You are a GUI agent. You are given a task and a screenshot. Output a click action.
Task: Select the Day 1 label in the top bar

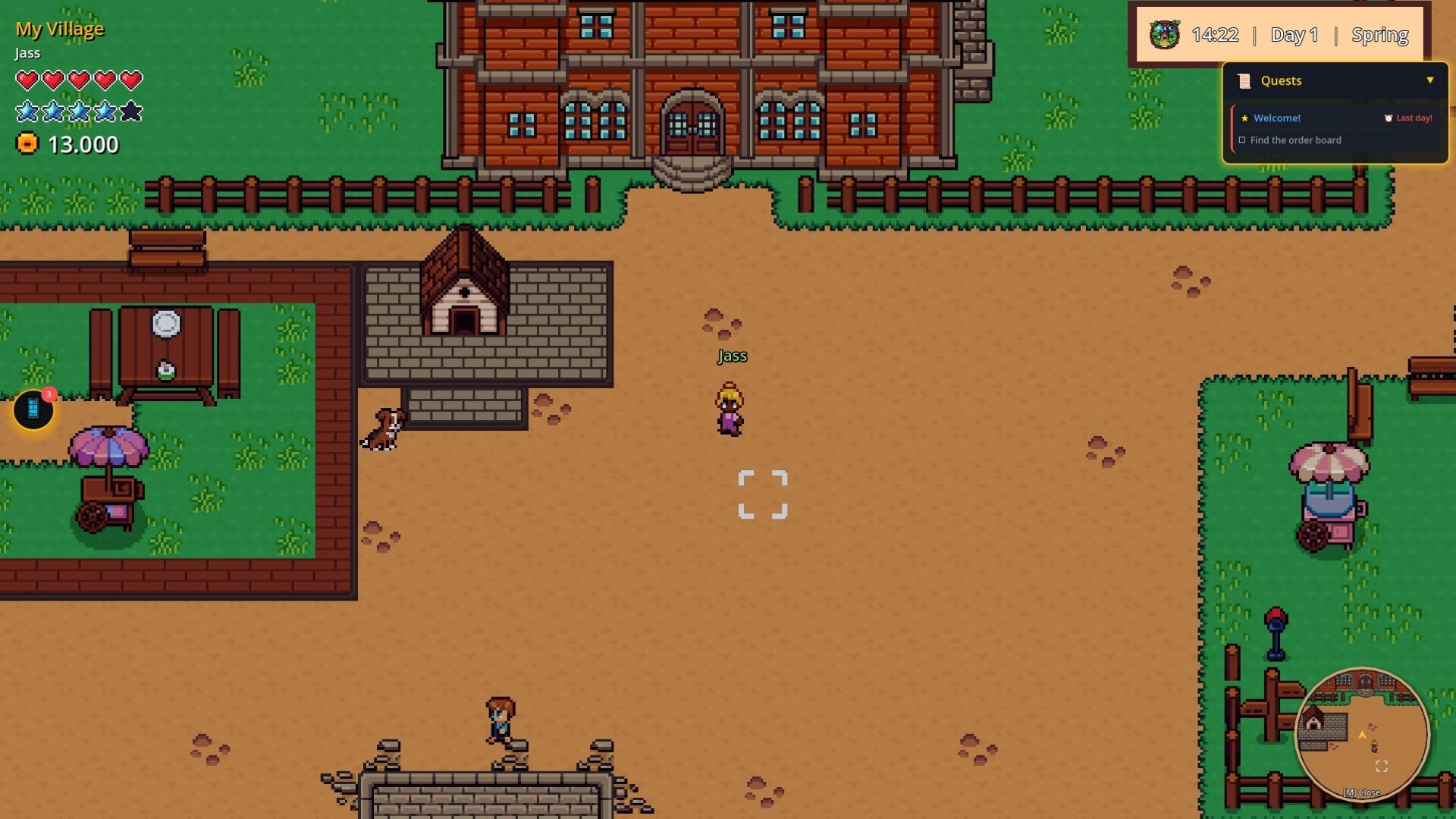[x=1294, y=35]
